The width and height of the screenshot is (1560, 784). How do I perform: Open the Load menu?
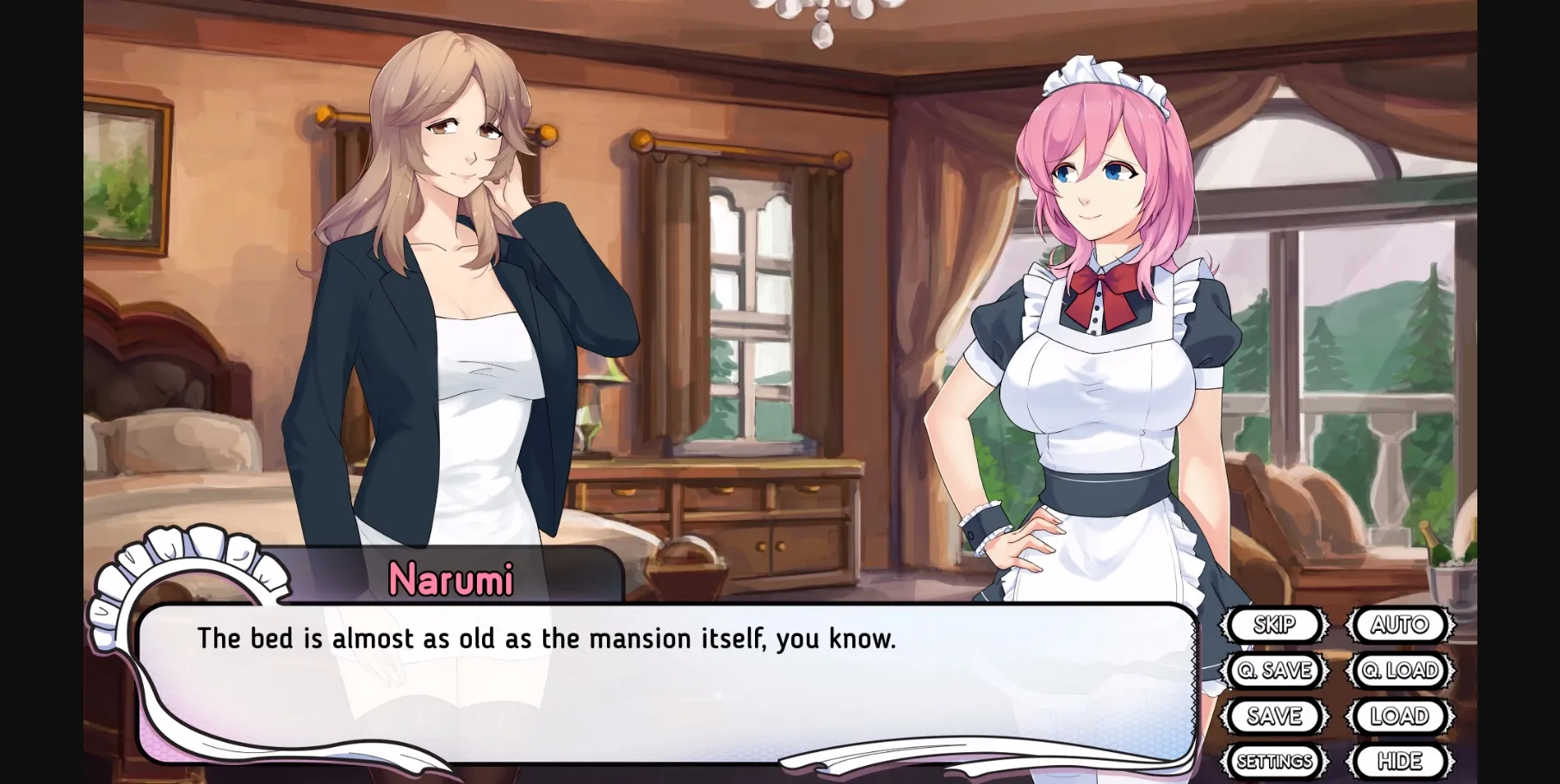pos(1401,715)
